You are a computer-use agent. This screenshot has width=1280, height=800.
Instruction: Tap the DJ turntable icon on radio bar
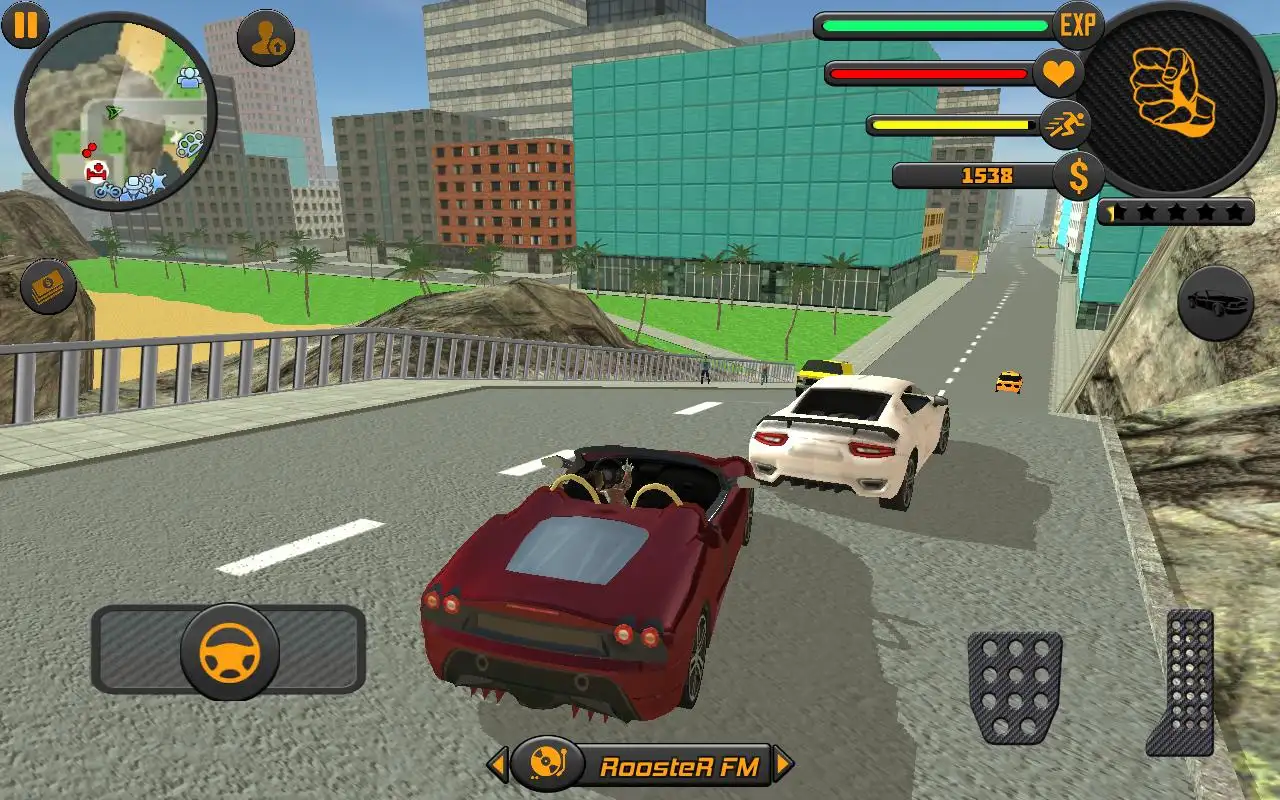point(547,762)
